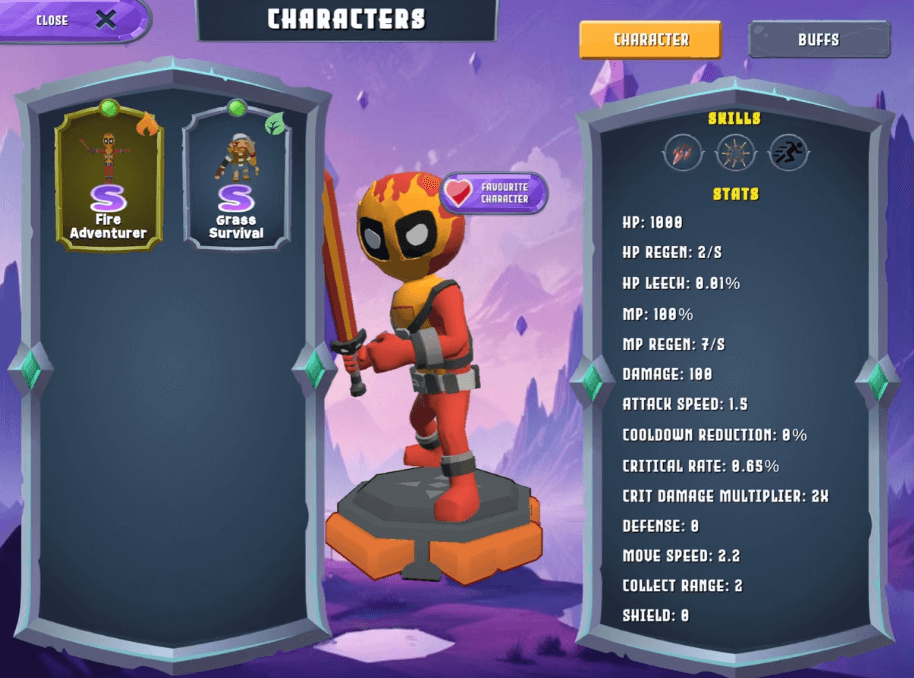View the radial blades burst skill
The image size is (914, 678).
point(735,153)
